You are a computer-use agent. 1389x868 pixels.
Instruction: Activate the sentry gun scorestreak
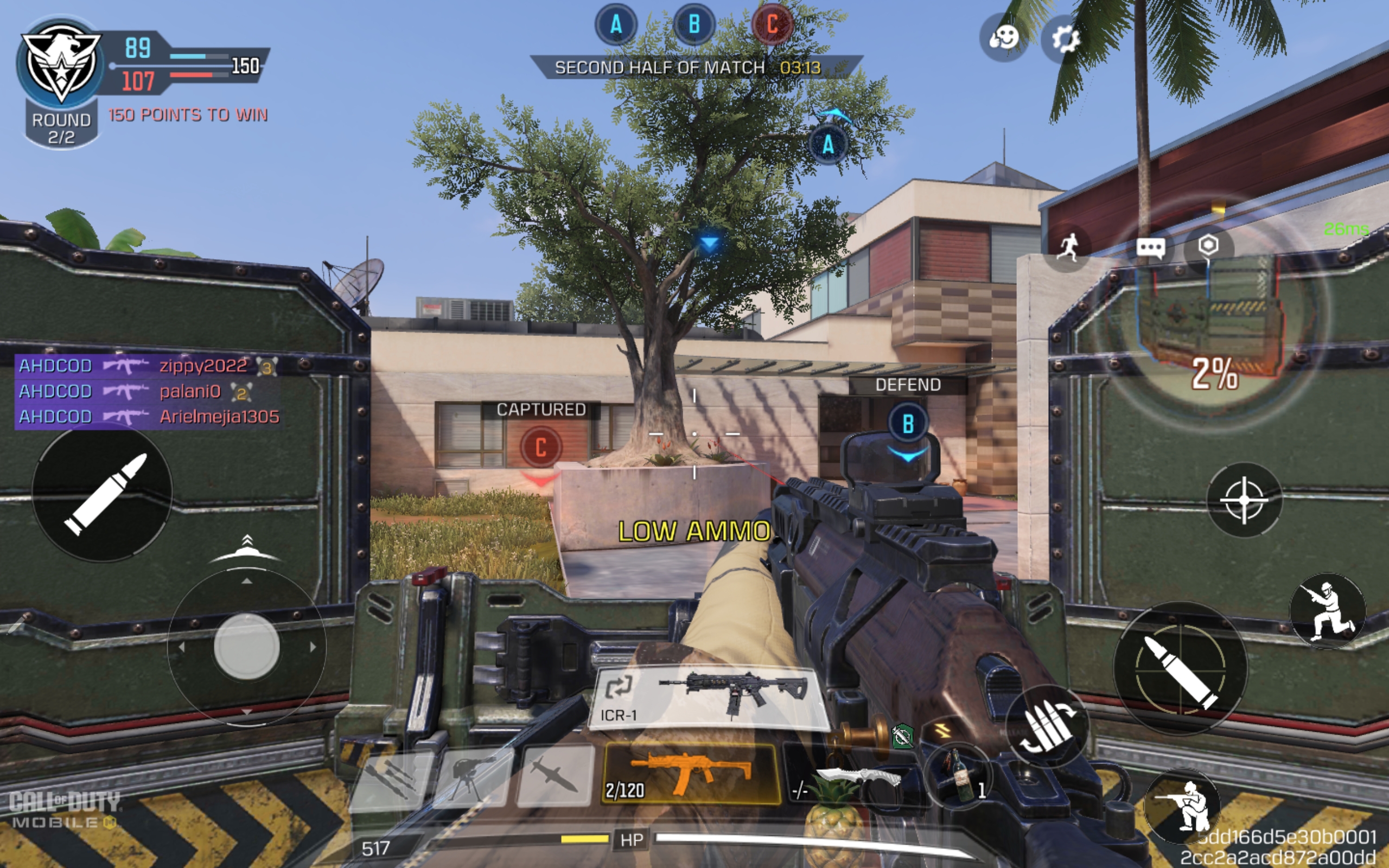(472, 777)
